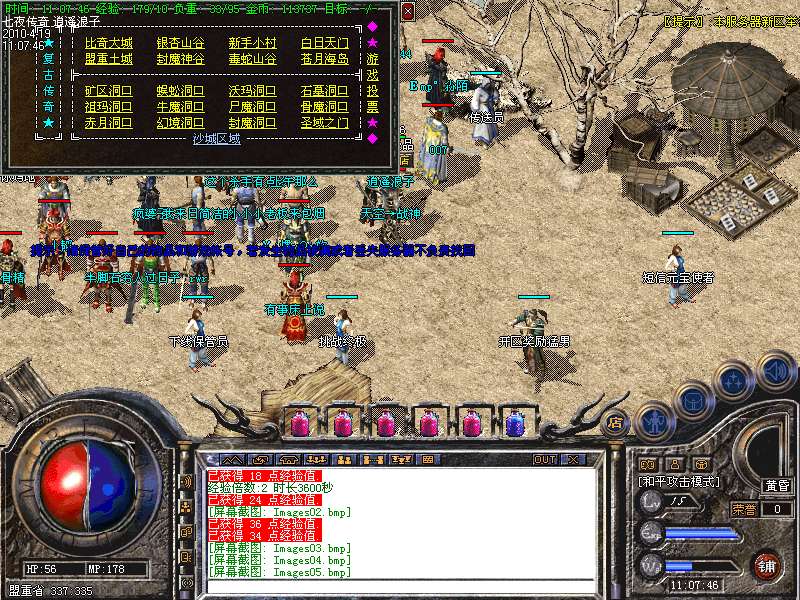The image size is (800, 600).
Task: Choose 新手小村 from the teleport list
Action: (252, 43)
